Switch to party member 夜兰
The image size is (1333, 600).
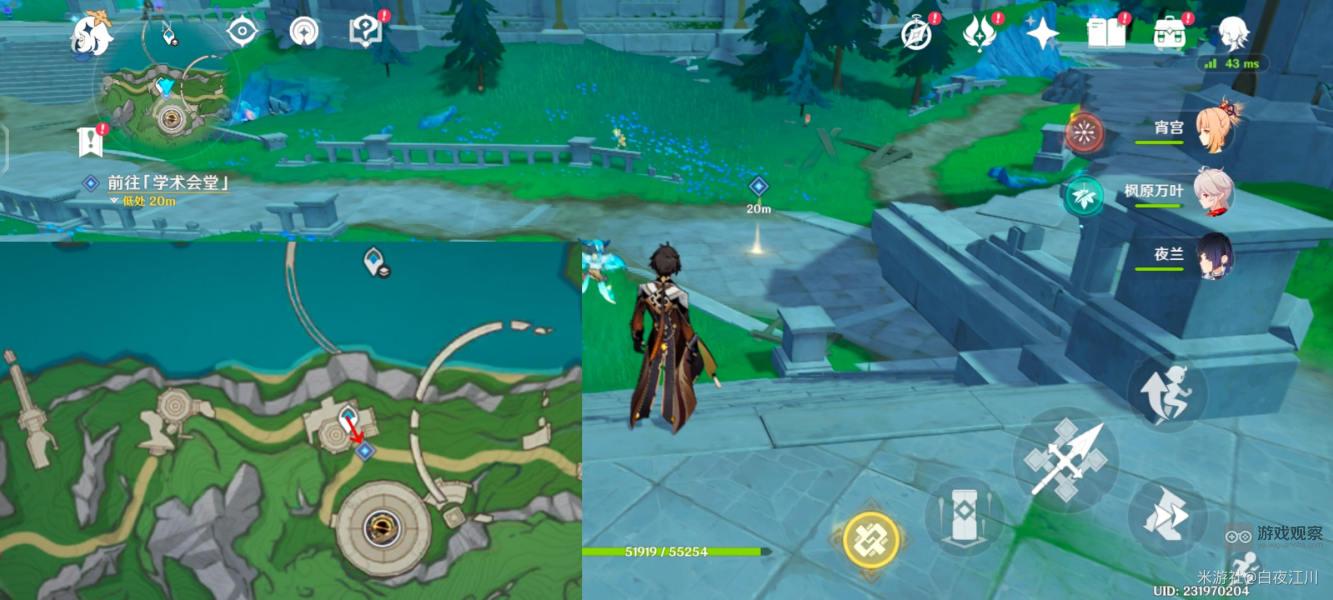coord(1214,255)
